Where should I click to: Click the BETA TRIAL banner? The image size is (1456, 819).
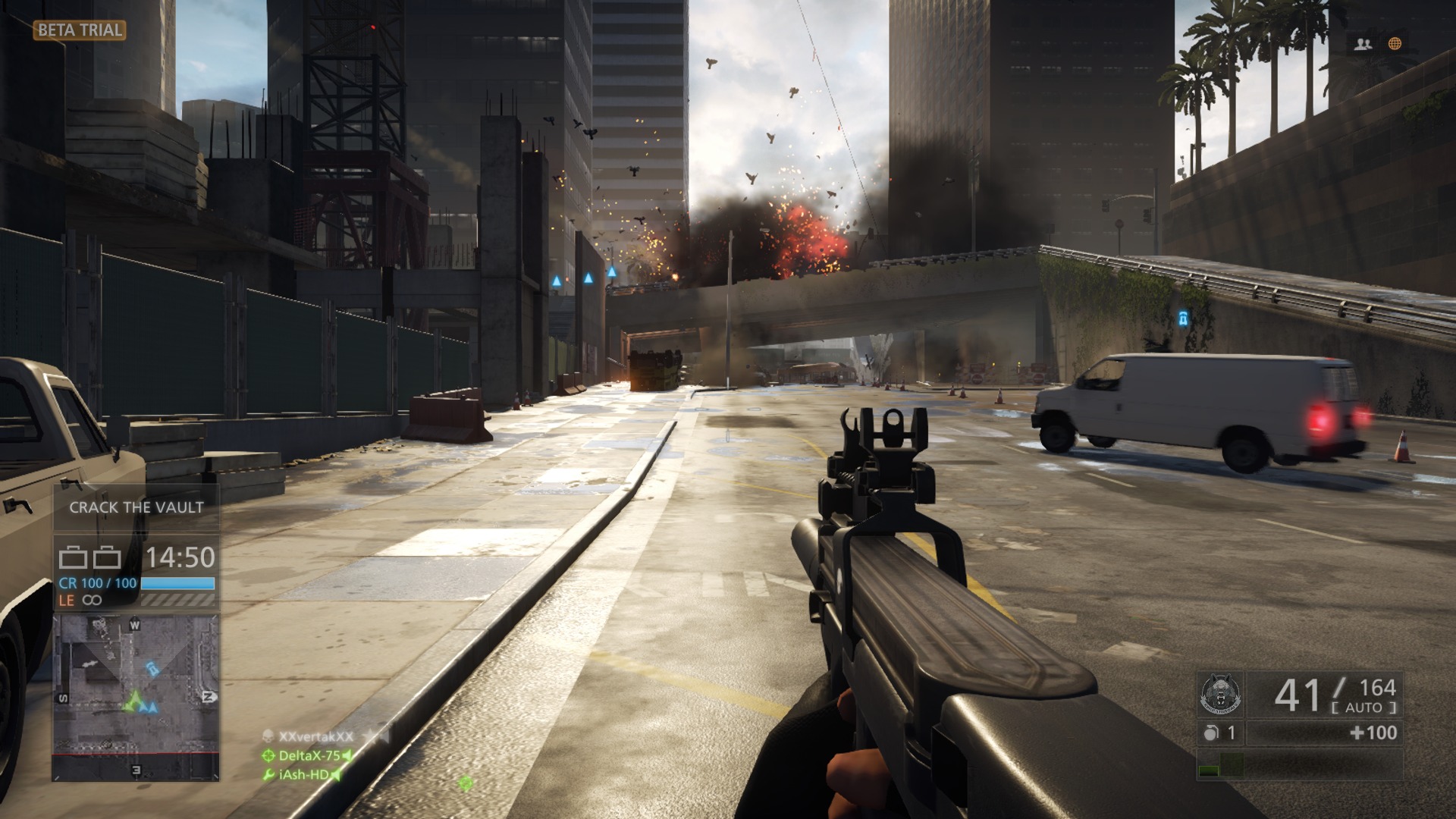click(x=80, y=31)
